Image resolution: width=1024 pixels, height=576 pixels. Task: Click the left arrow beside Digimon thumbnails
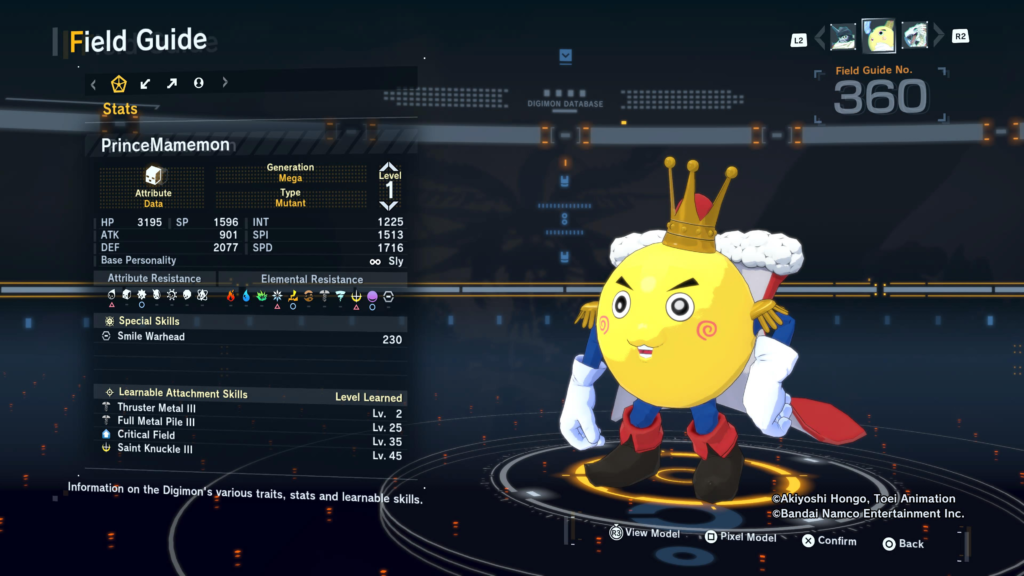[x=820, y=38]
